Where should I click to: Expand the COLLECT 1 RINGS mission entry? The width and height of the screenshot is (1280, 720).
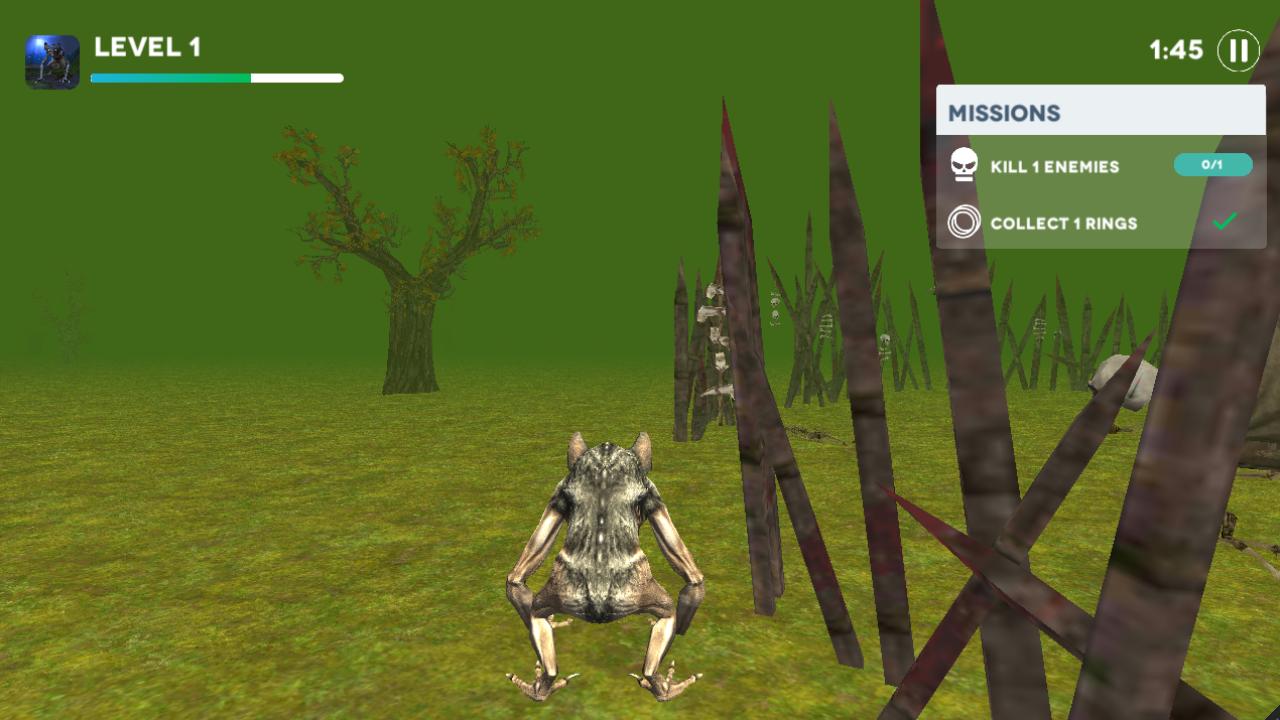click(1064, 223)
